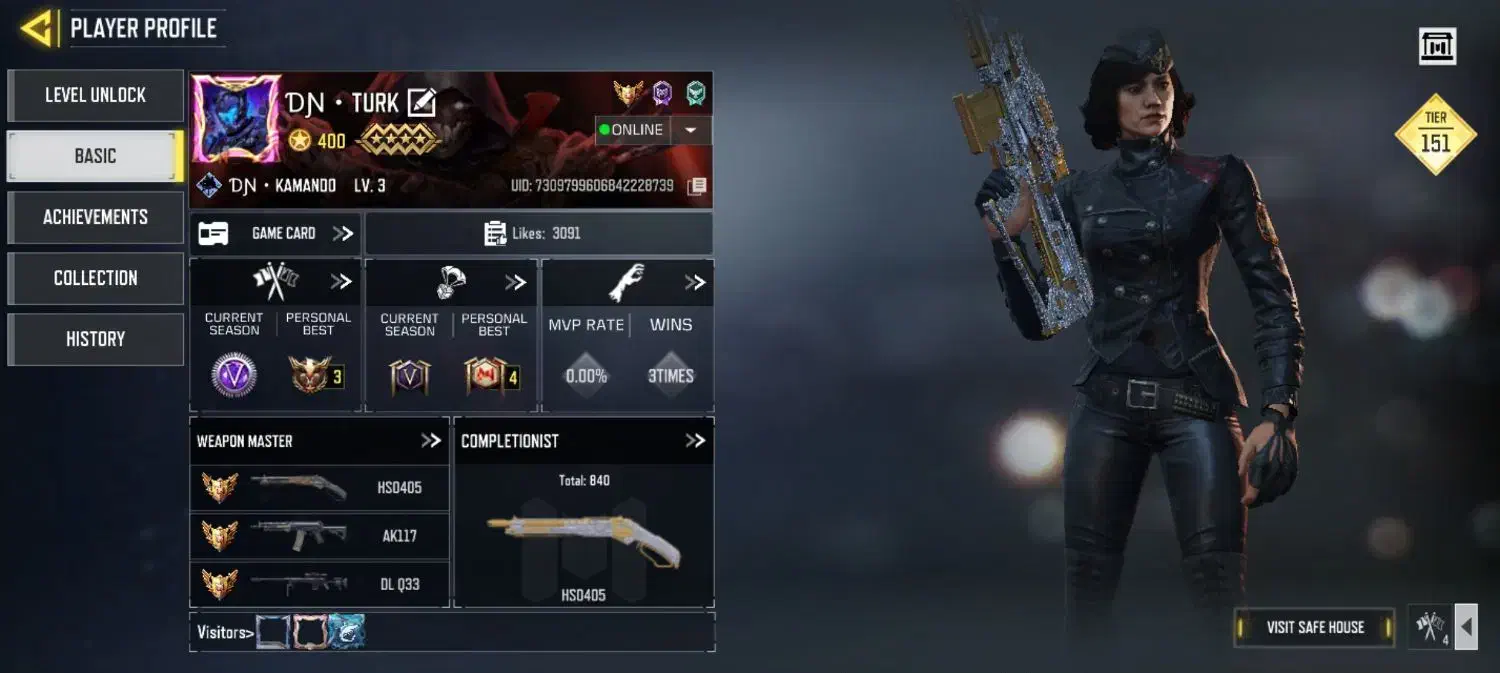Open the Achievements tab
Screen dimensions: 1500x673
pos(95,217)
